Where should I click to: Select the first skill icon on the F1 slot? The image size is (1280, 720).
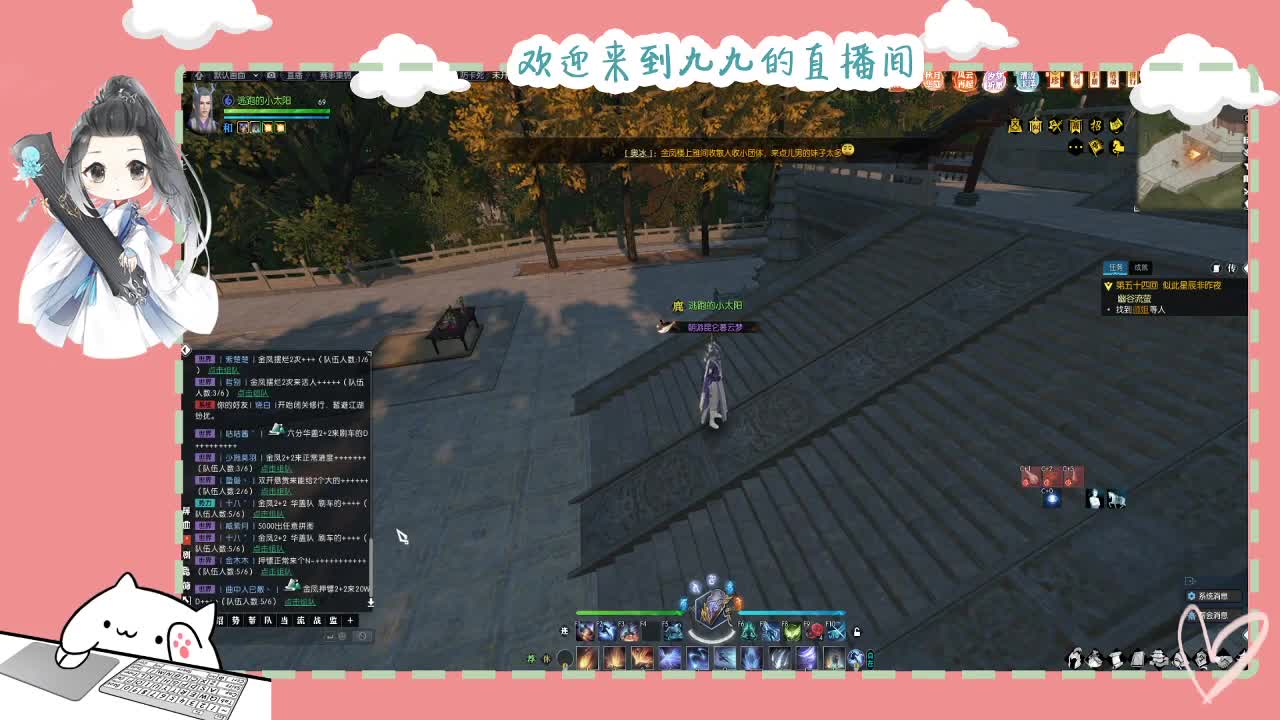point(585,630)
